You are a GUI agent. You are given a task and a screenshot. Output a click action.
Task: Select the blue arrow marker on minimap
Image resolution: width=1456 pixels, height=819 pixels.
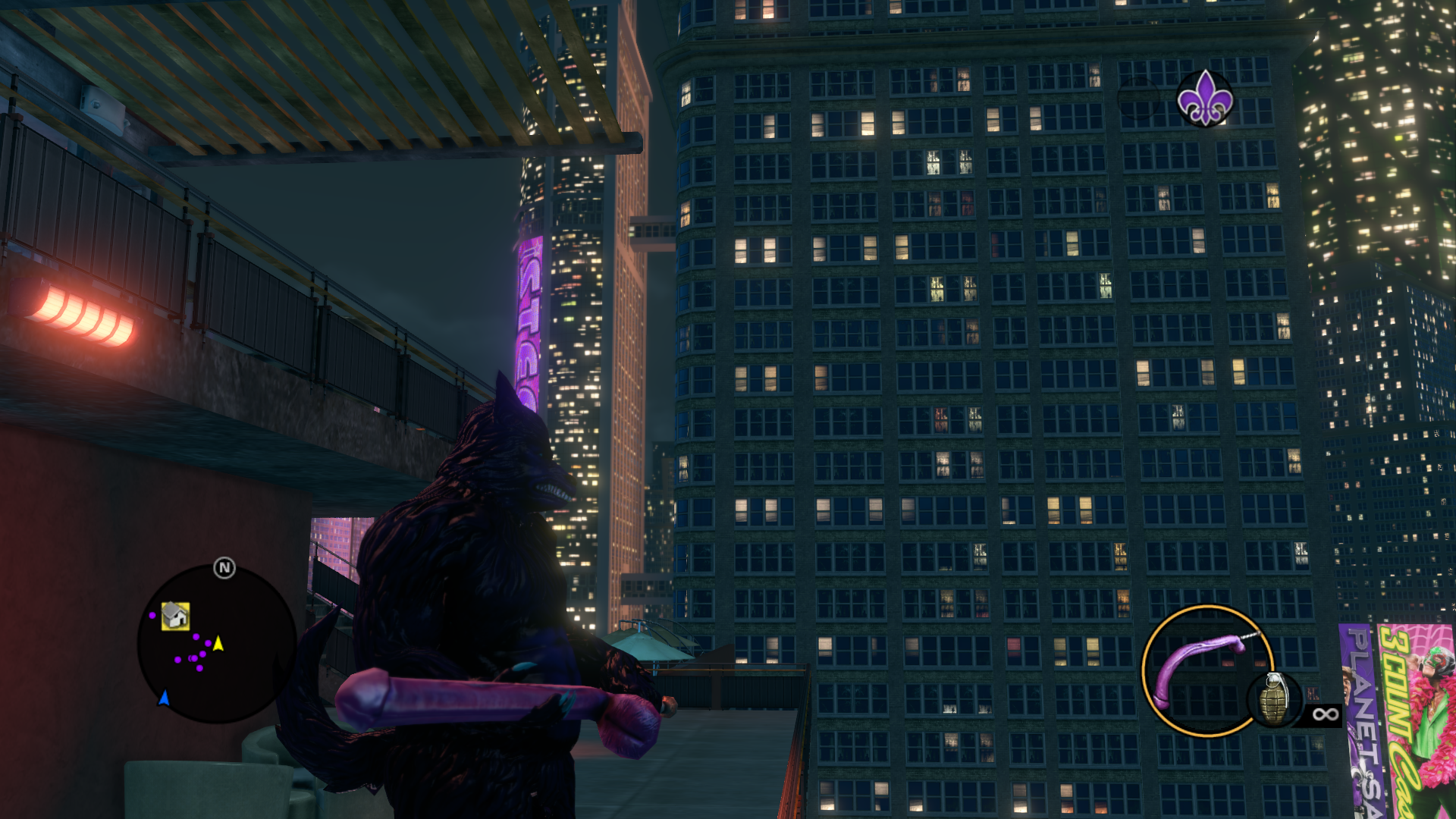point(164,698)
